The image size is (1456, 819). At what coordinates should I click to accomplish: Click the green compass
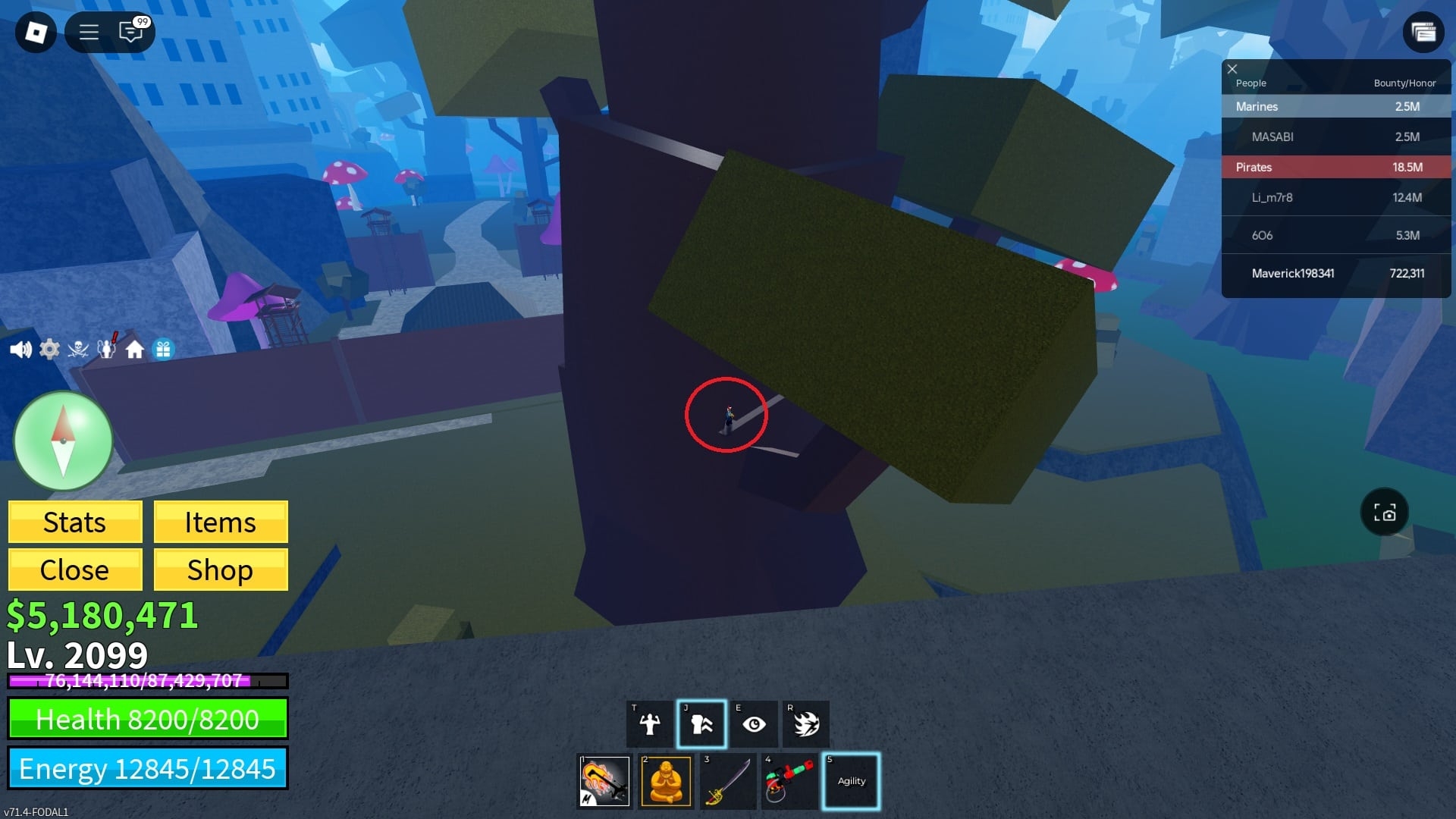point(64,441)
